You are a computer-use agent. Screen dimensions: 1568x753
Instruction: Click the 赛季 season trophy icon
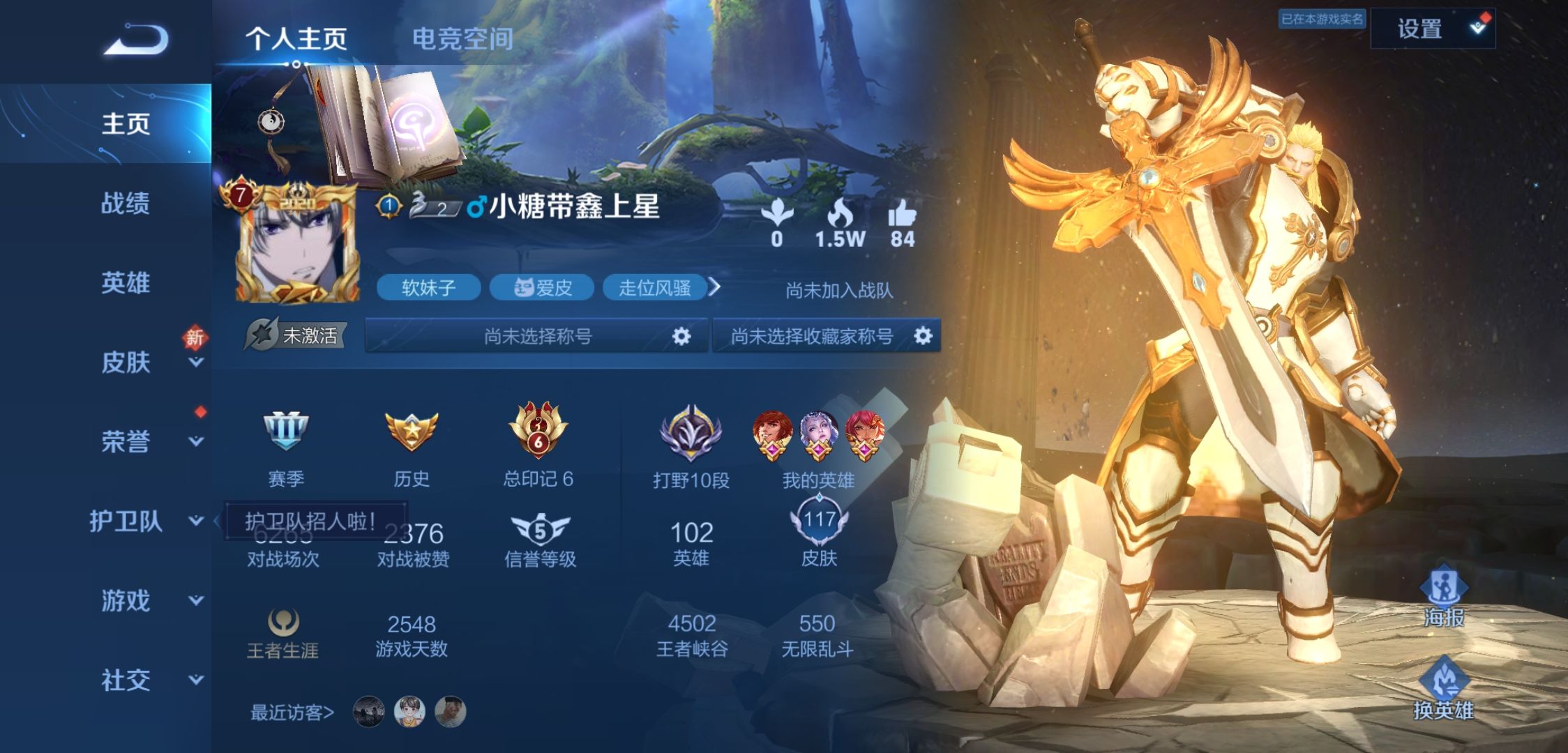coord(287,431)
